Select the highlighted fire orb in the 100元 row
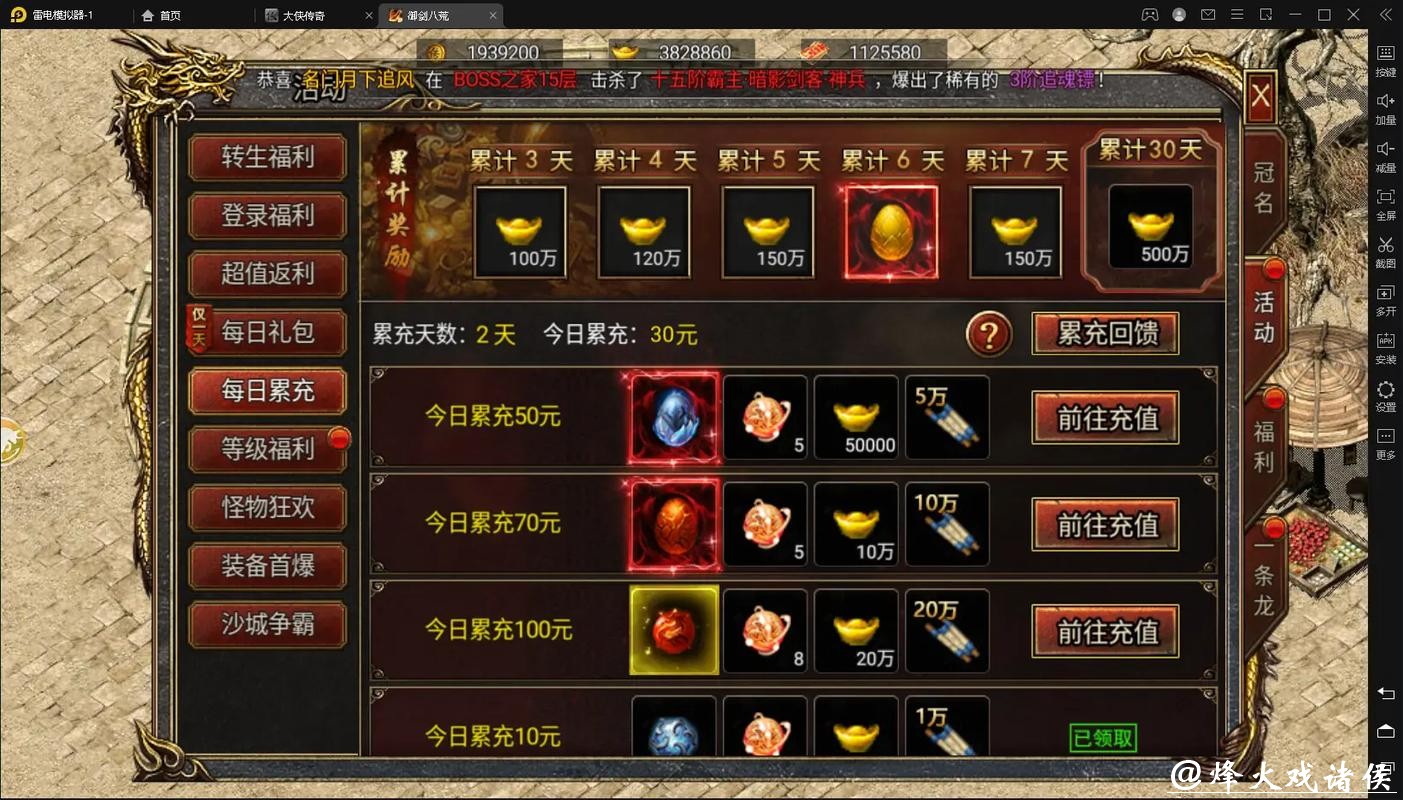Image resolution: width=1403 pixels, height=800 pixels. click(x=673, y=630)
